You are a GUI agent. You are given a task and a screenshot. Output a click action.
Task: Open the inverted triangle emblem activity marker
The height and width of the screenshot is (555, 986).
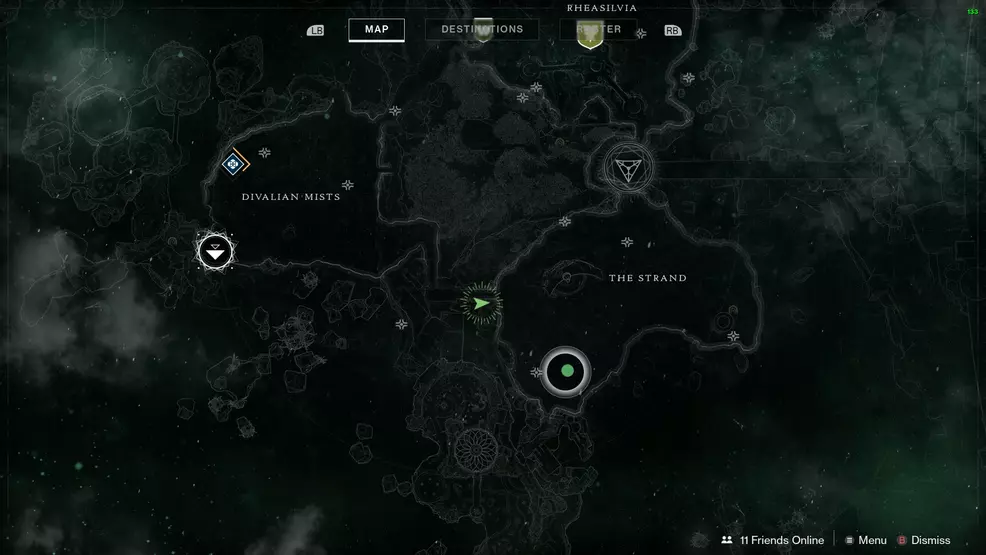coord(628,167)
